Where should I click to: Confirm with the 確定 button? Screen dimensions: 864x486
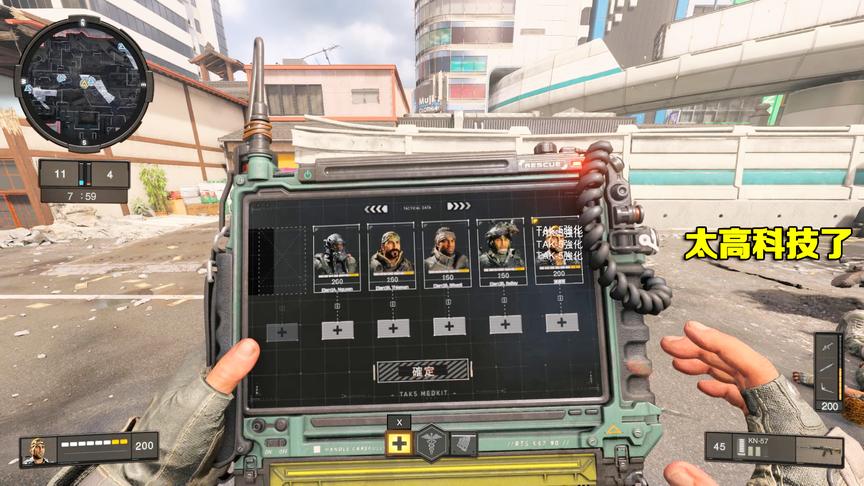(x=423, y=371)
